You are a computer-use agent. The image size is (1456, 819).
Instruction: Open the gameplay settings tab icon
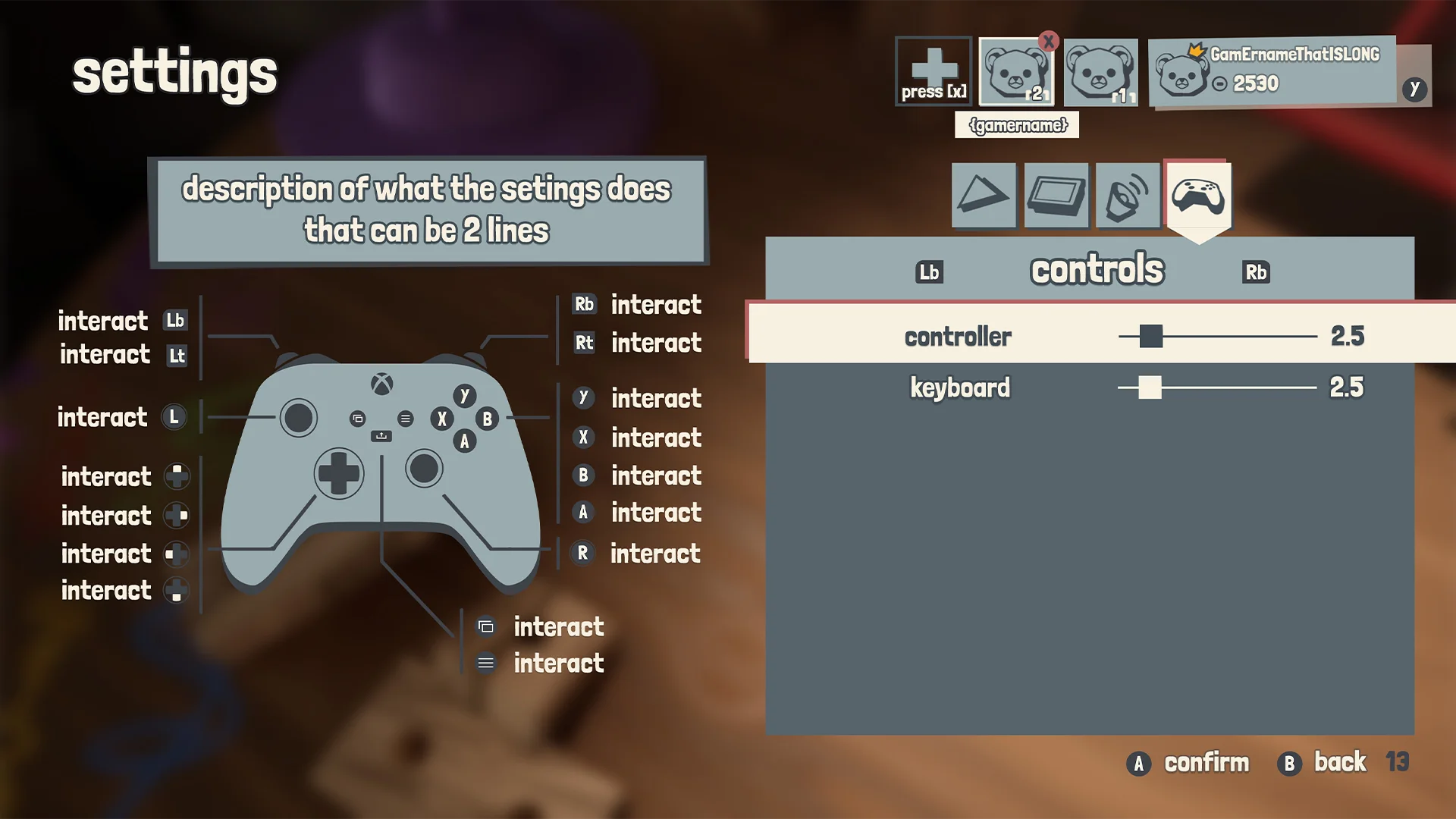tap(984, 196)
